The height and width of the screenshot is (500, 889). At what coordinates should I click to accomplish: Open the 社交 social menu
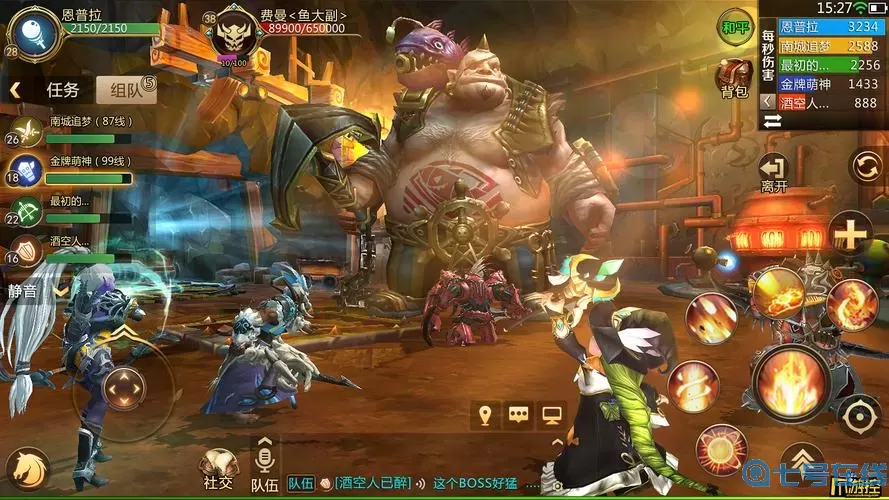(x=216, y=468)
